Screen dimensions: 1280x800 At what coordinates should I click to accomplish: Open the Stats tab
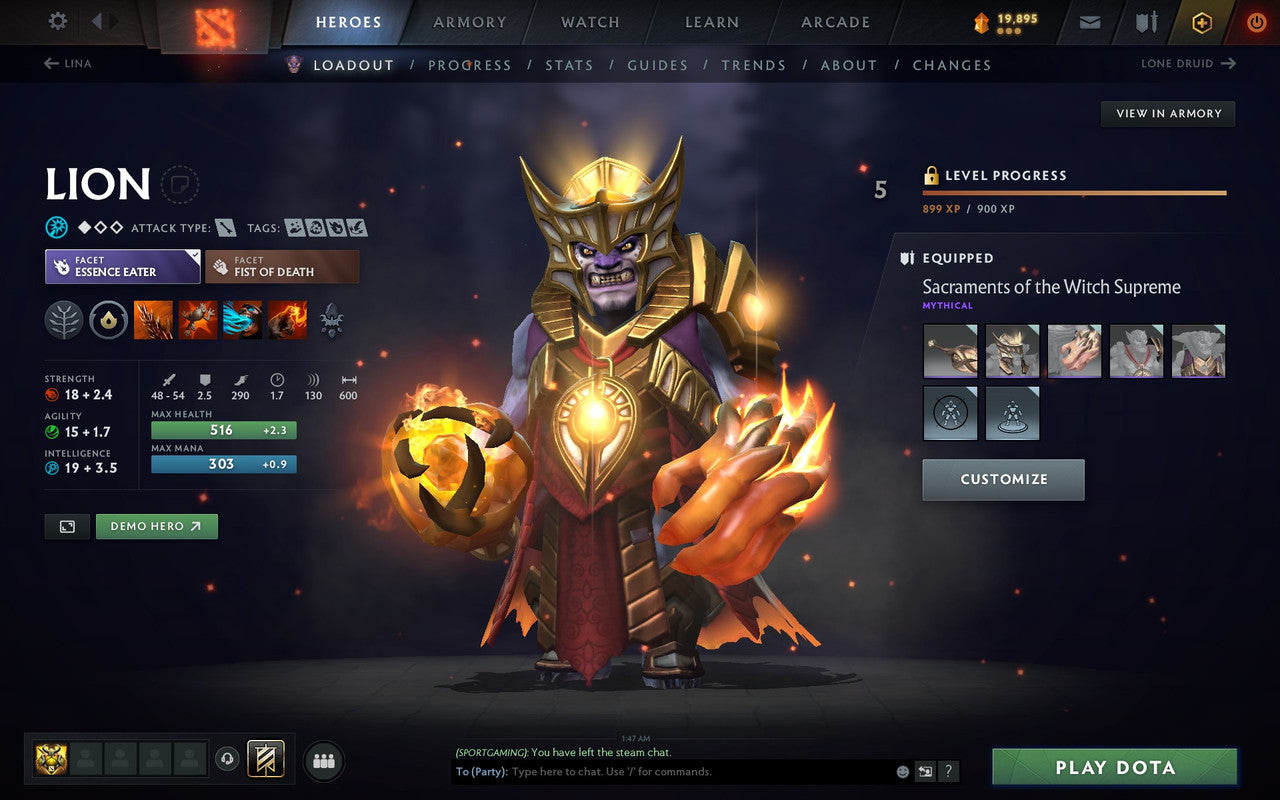click(569, 65)
